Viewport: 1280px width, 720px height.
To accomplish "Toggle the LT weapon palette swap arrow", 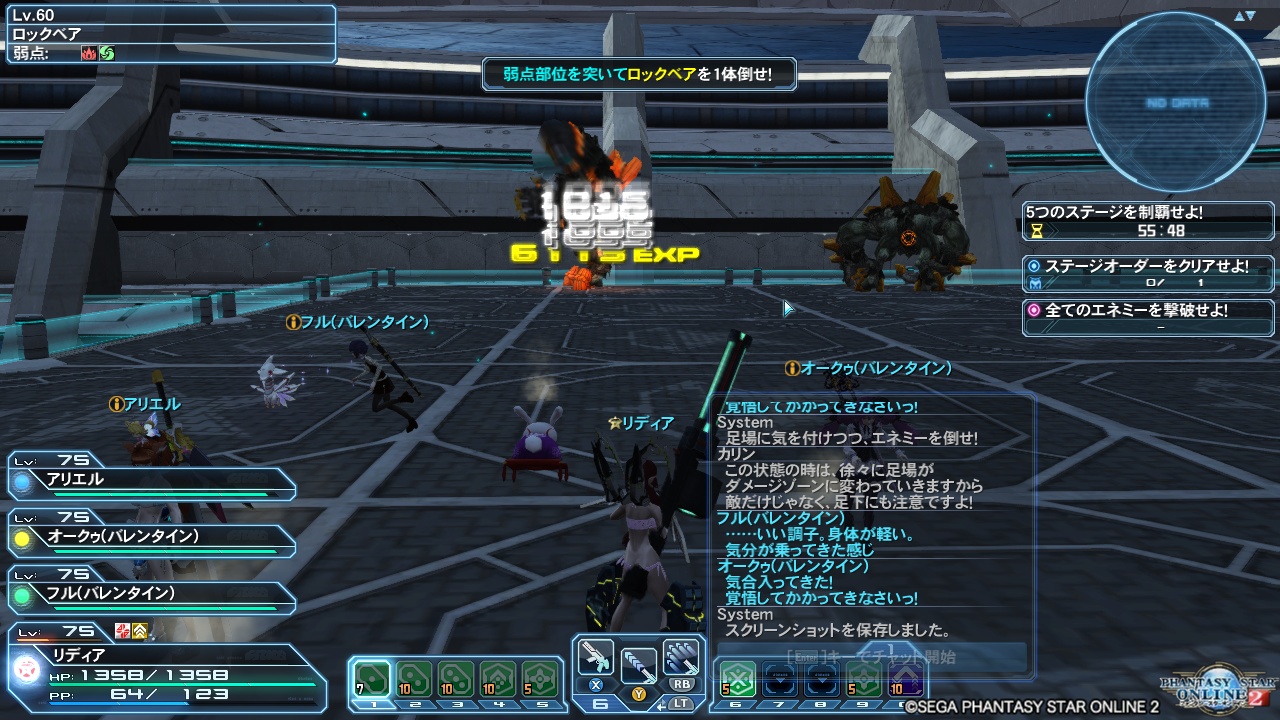I will pyautogui.click(x=662, y=704).
